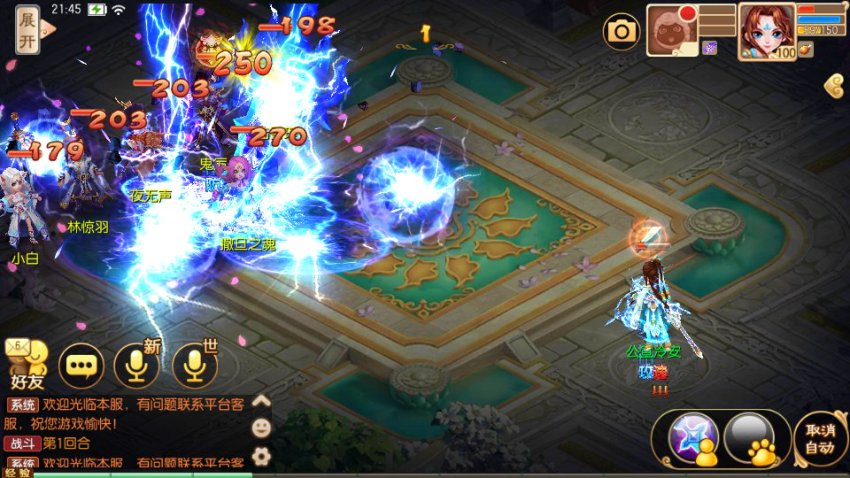
Task: Open the emoji smiley picker
Action: [261, 428]
